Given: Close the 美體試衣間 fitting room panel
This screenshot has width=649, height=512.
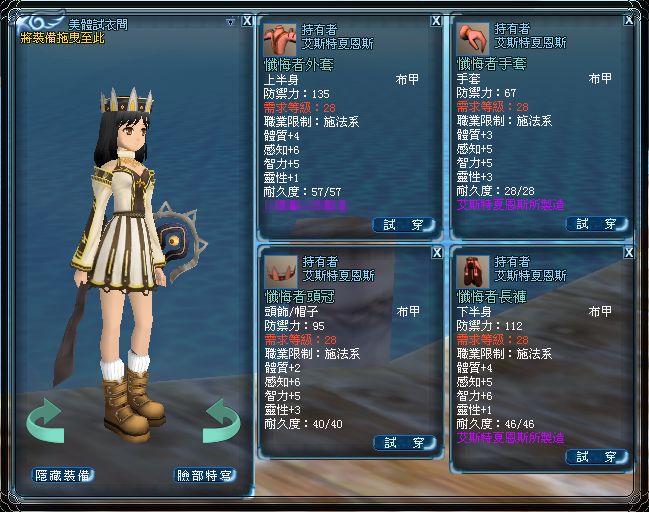Looking at the screenshot, I should point(247,20).
